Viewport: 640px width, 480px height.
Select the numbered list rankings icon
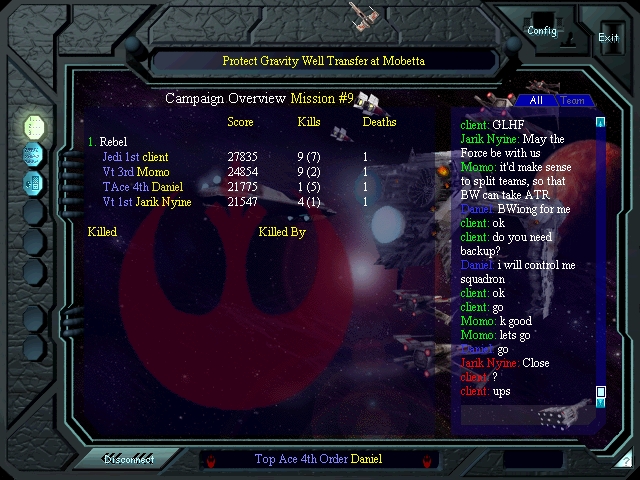click(x=33, y=126)
